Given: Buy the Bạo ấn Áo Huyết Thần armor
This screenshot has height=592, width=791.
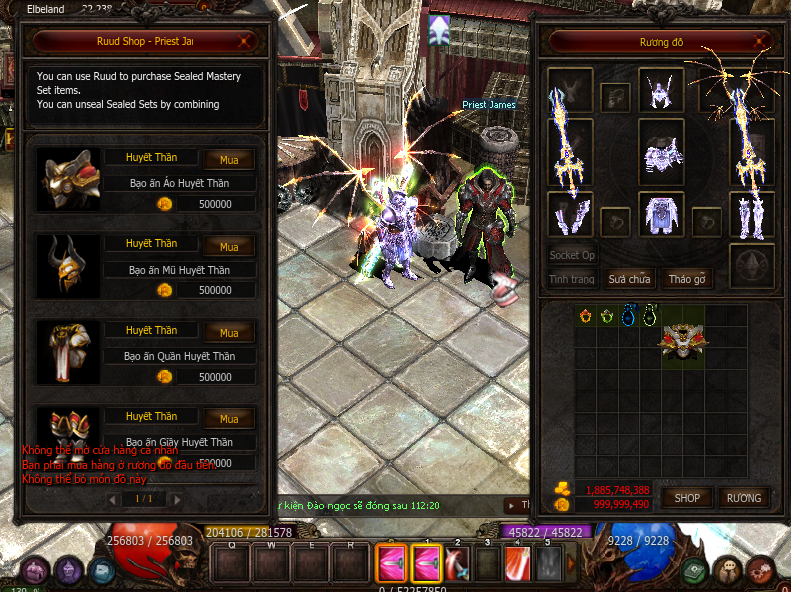Looking at the screenshot, I should [229, 160].
